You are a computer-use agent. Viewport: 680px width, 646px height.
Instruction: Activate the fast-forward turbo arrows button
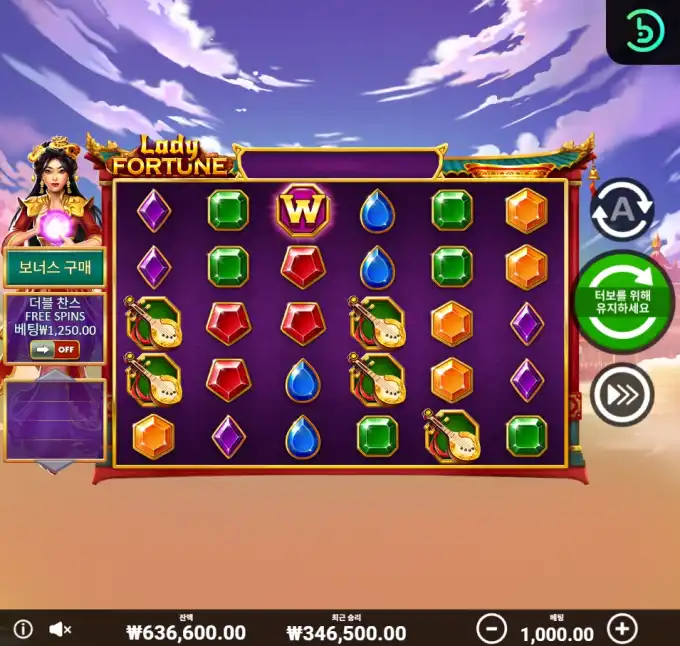coord(622,395)
